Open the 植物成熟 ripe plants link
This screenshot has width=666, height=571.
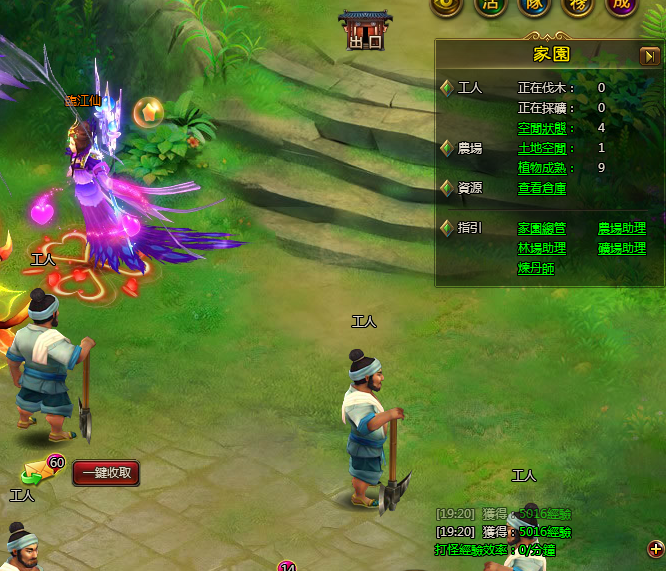point(542,168)
